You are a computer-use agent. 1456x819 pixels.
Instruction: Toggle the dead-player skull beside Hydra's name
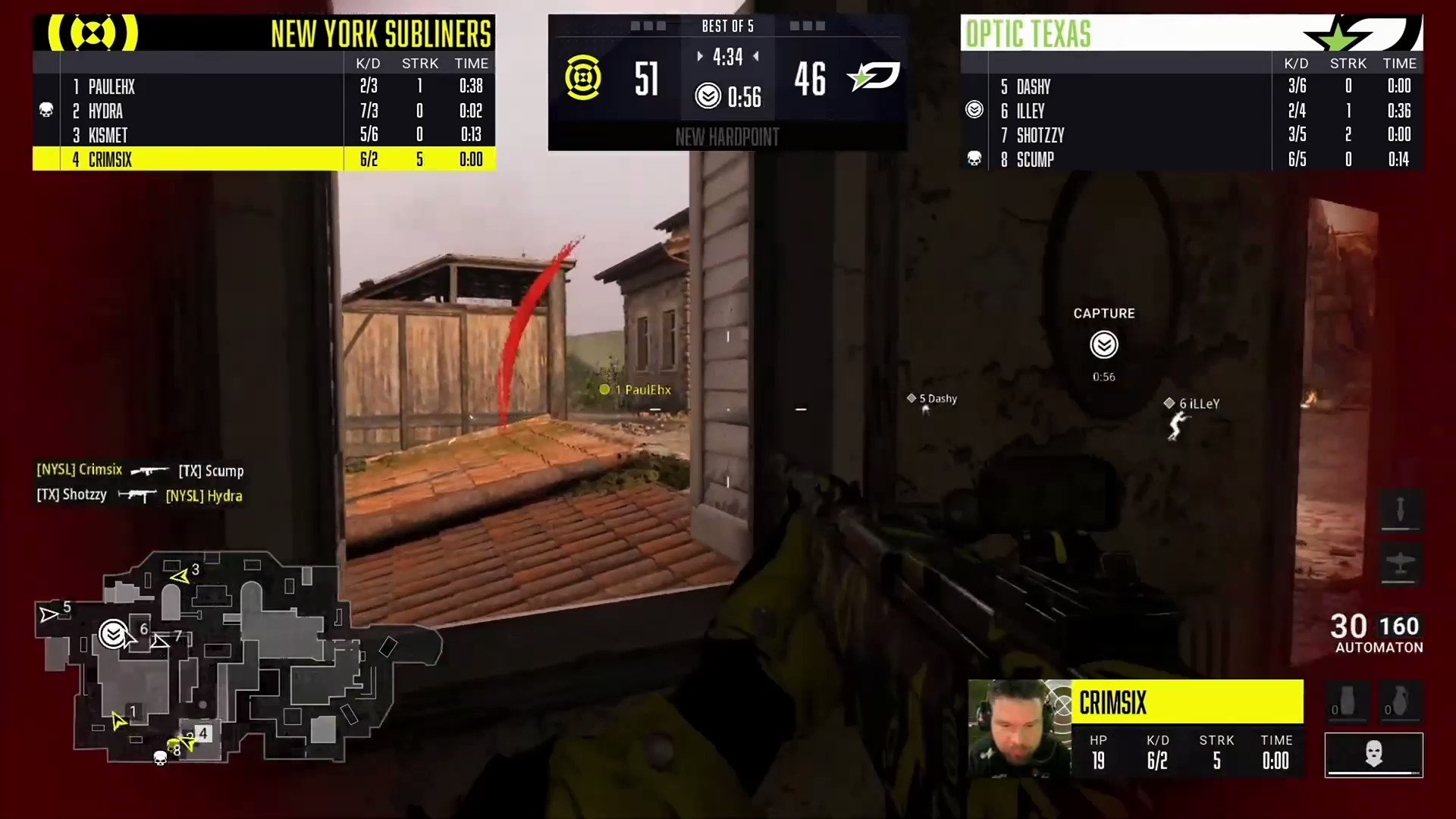coord(46,111)
